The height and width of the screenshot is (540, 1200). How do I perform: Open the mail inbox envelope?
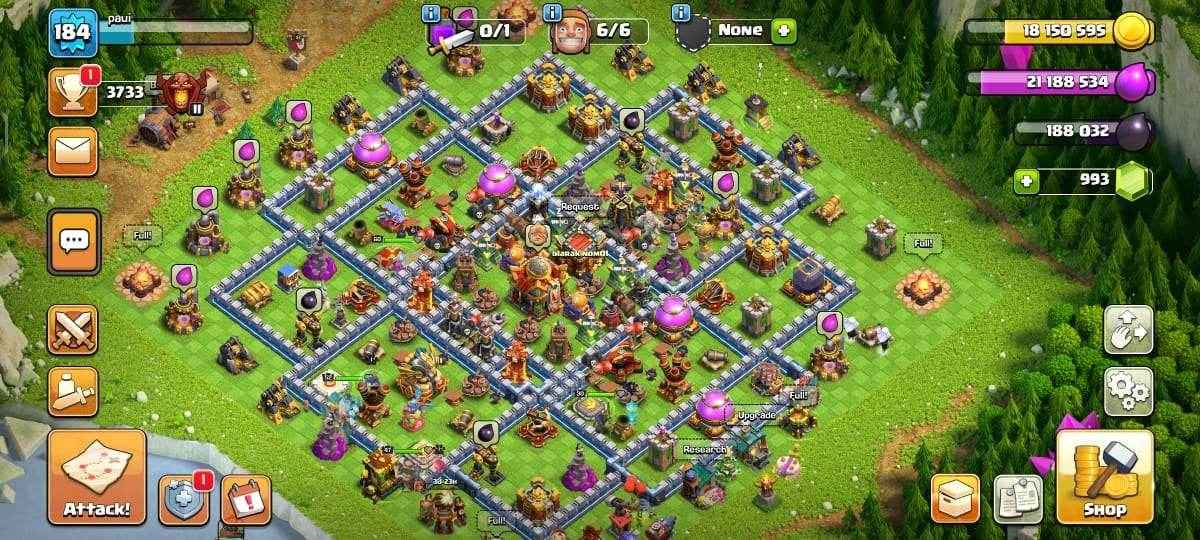[72, 151]
